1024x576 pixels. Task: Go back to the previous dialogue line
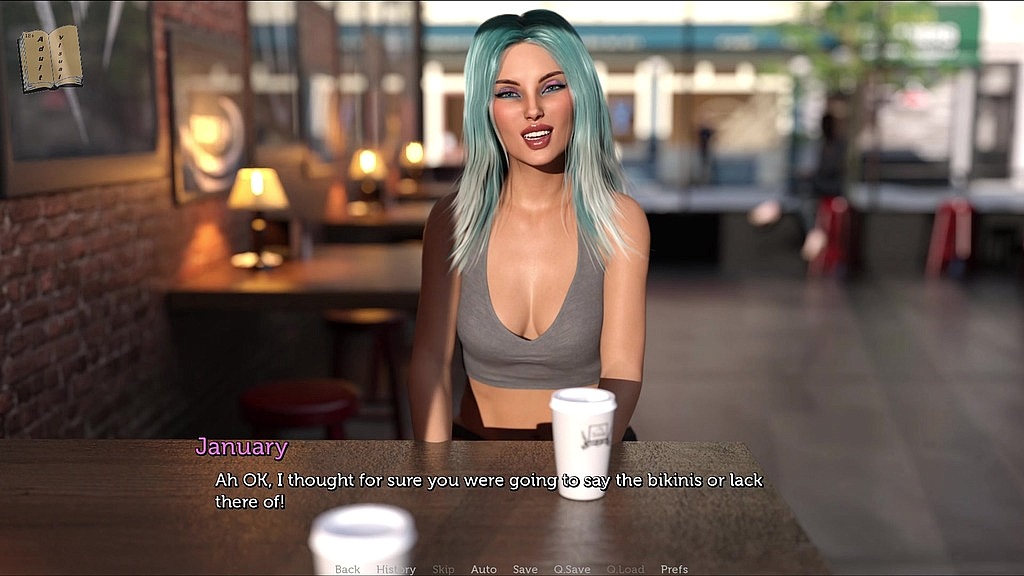347,569
